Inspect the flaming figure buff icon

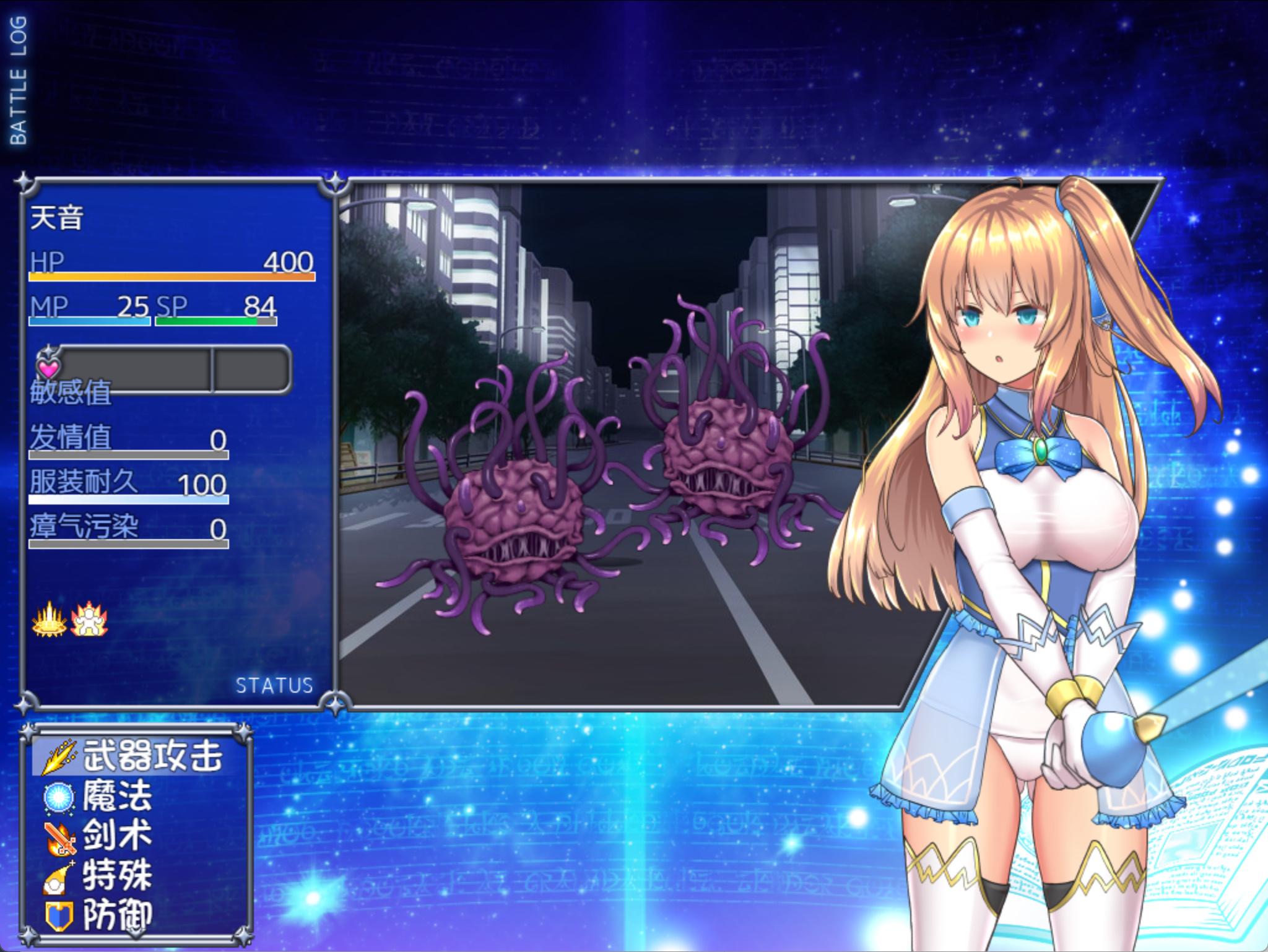pyautogui.click(x=89, y=620)
